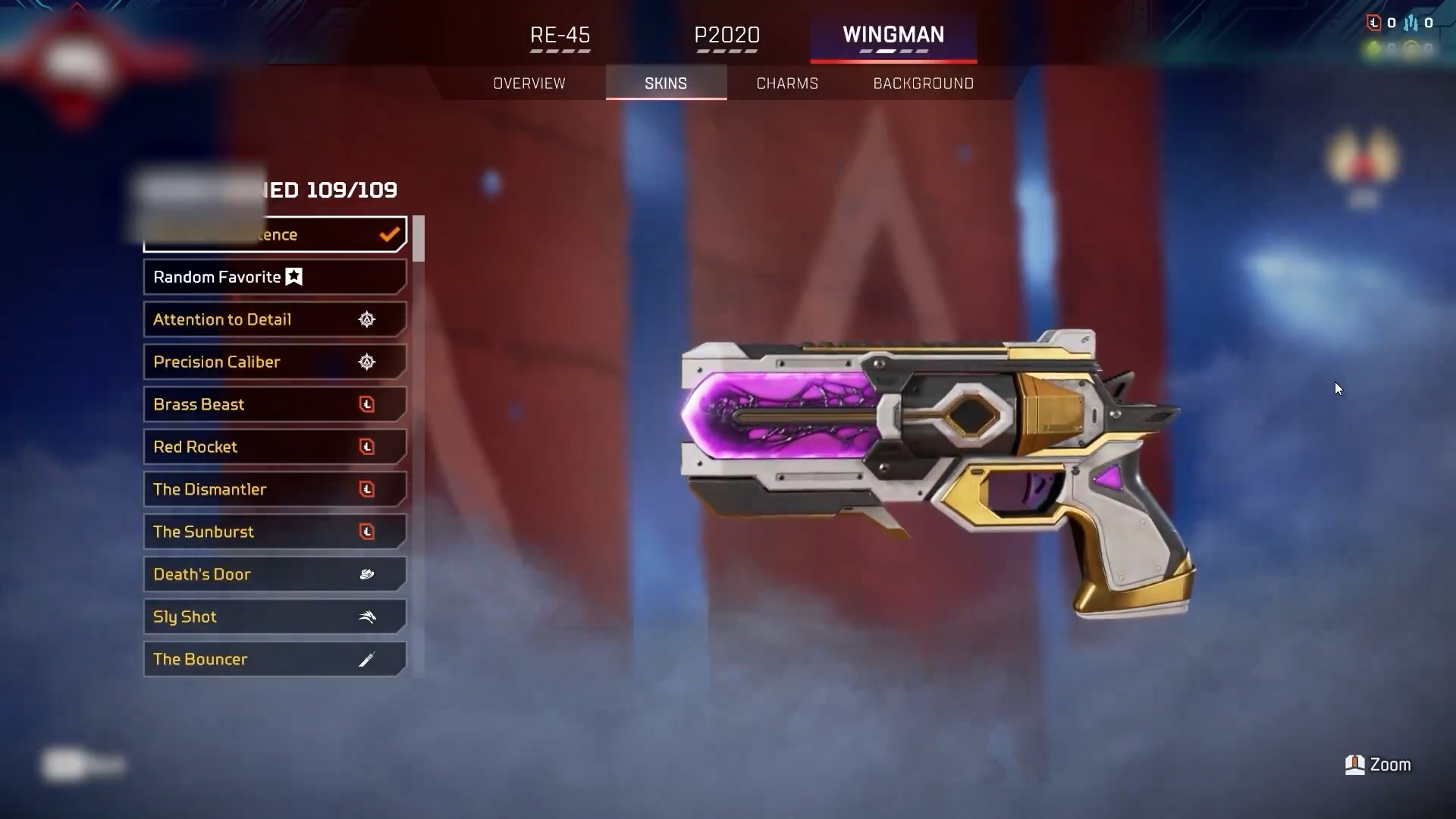
Task: Switch to the RE-45 weapon tab
Action: point(560,36)
